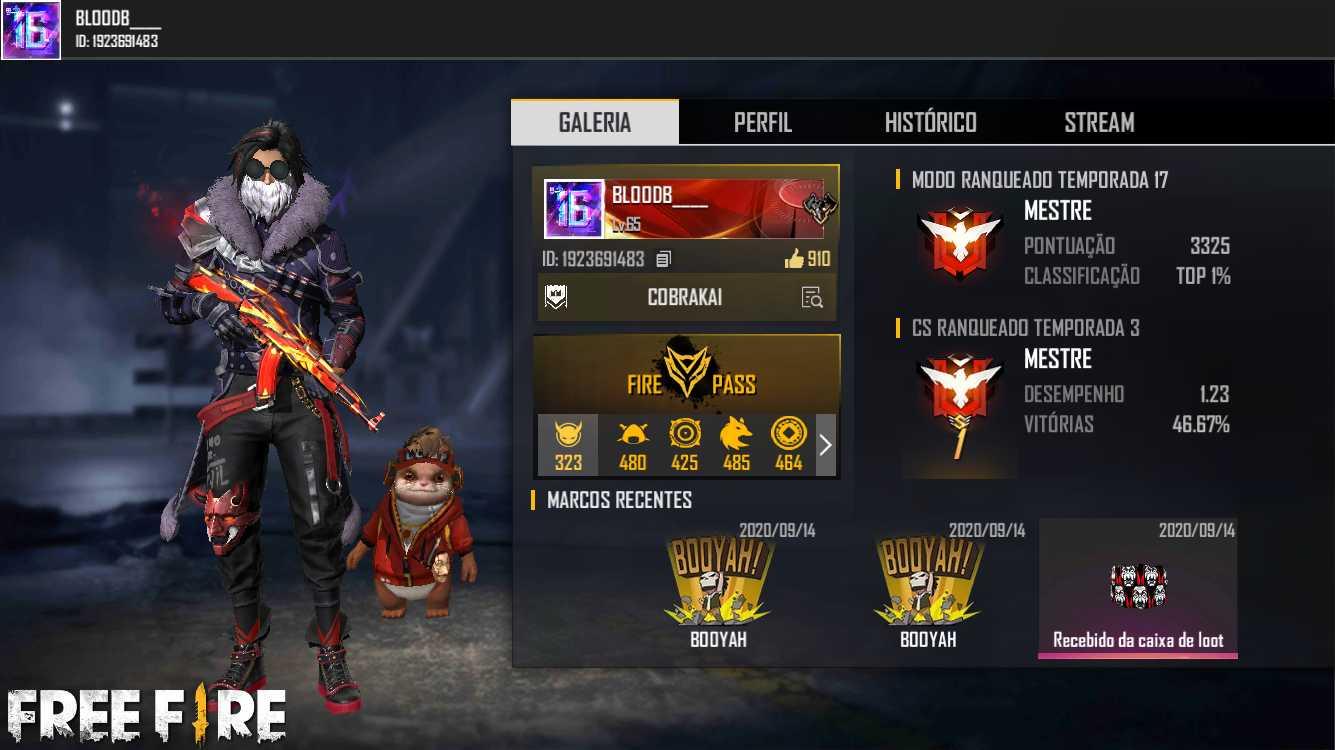Switch to the Galeria tab
Screen dimensions: 1335x750
coord(594,122)
